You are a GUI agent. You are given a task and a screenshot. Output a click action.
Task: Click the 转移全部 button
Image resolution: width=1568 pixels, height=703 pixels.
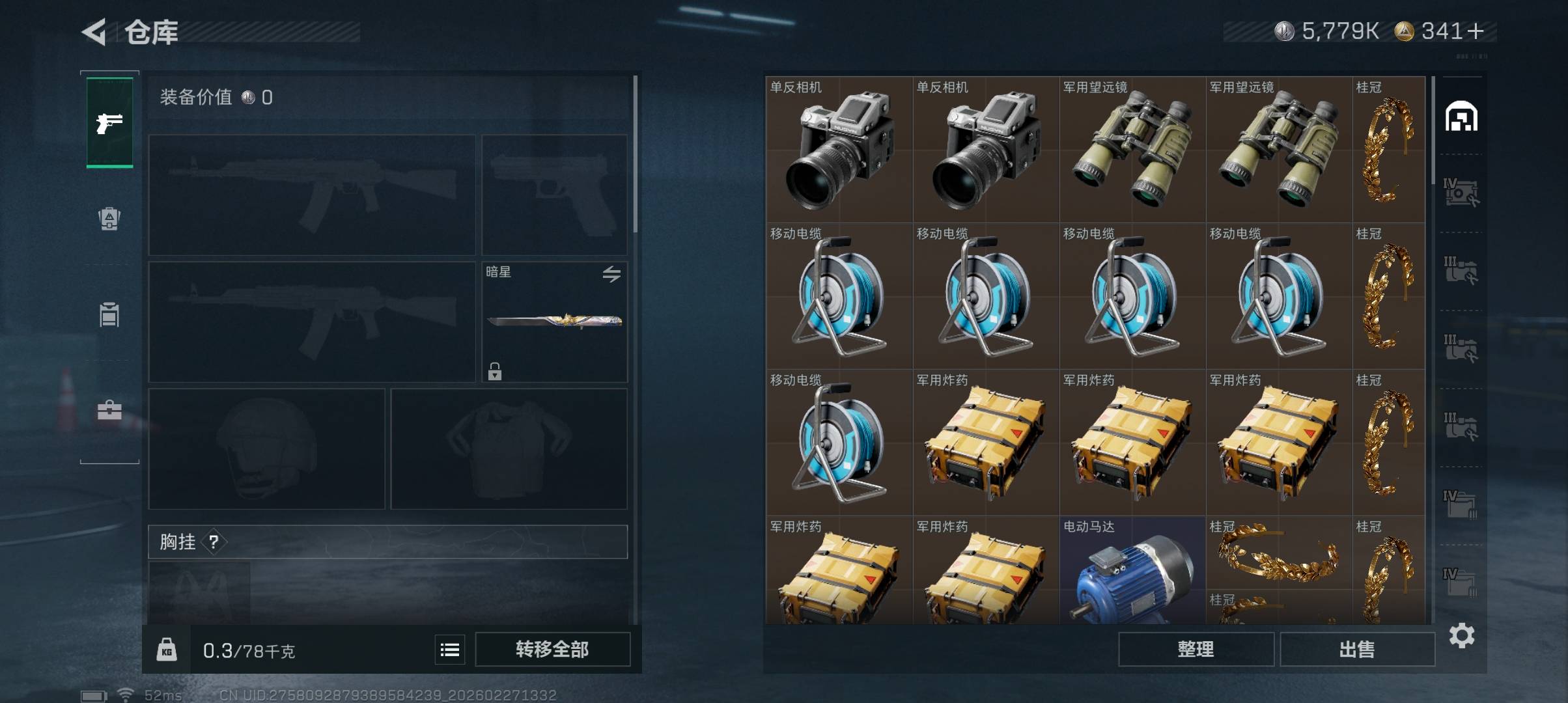[x=552, y=650]
